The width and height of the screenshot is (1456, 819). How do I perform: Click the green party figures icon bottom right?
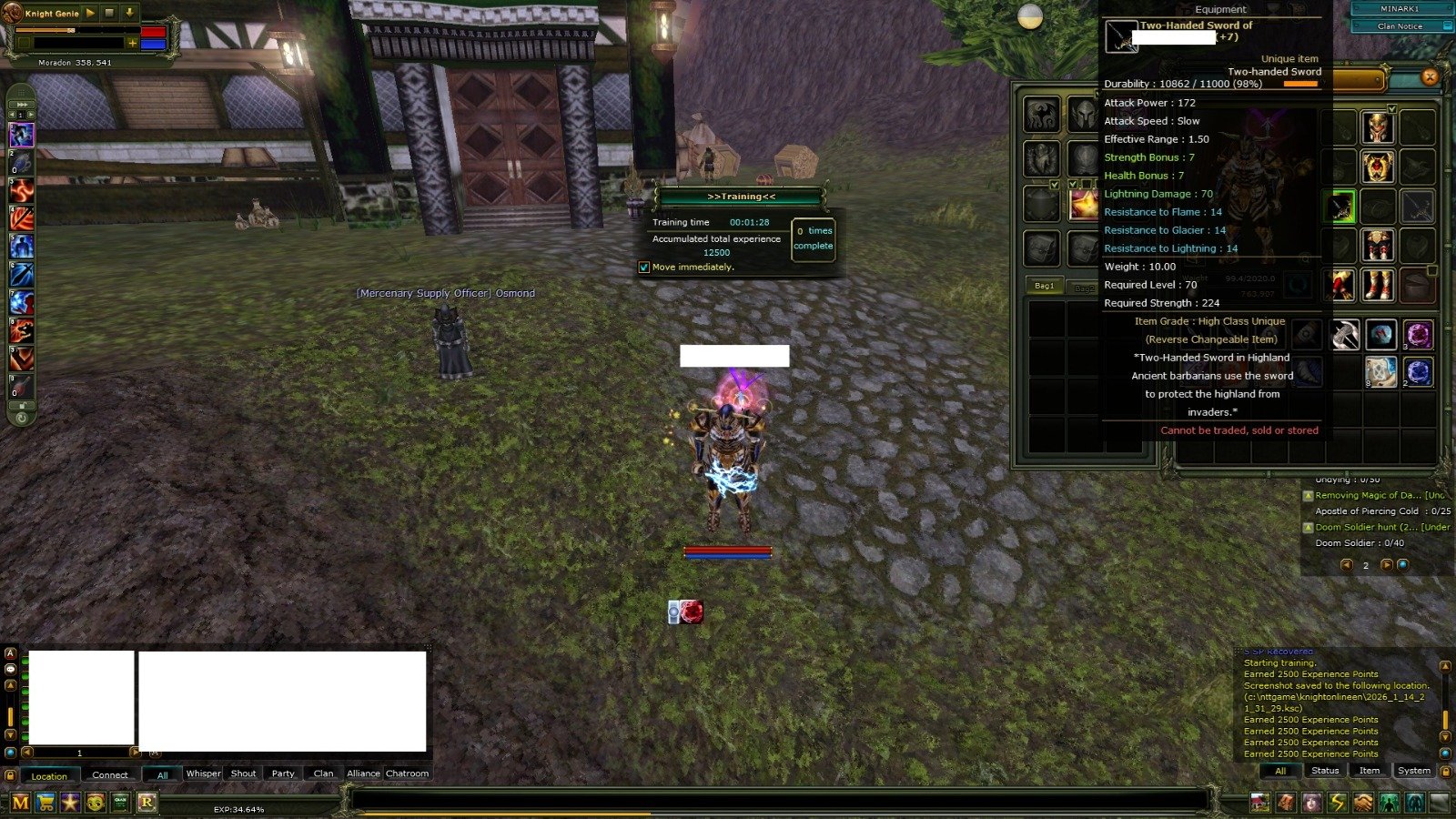(x=1388, y=803)
